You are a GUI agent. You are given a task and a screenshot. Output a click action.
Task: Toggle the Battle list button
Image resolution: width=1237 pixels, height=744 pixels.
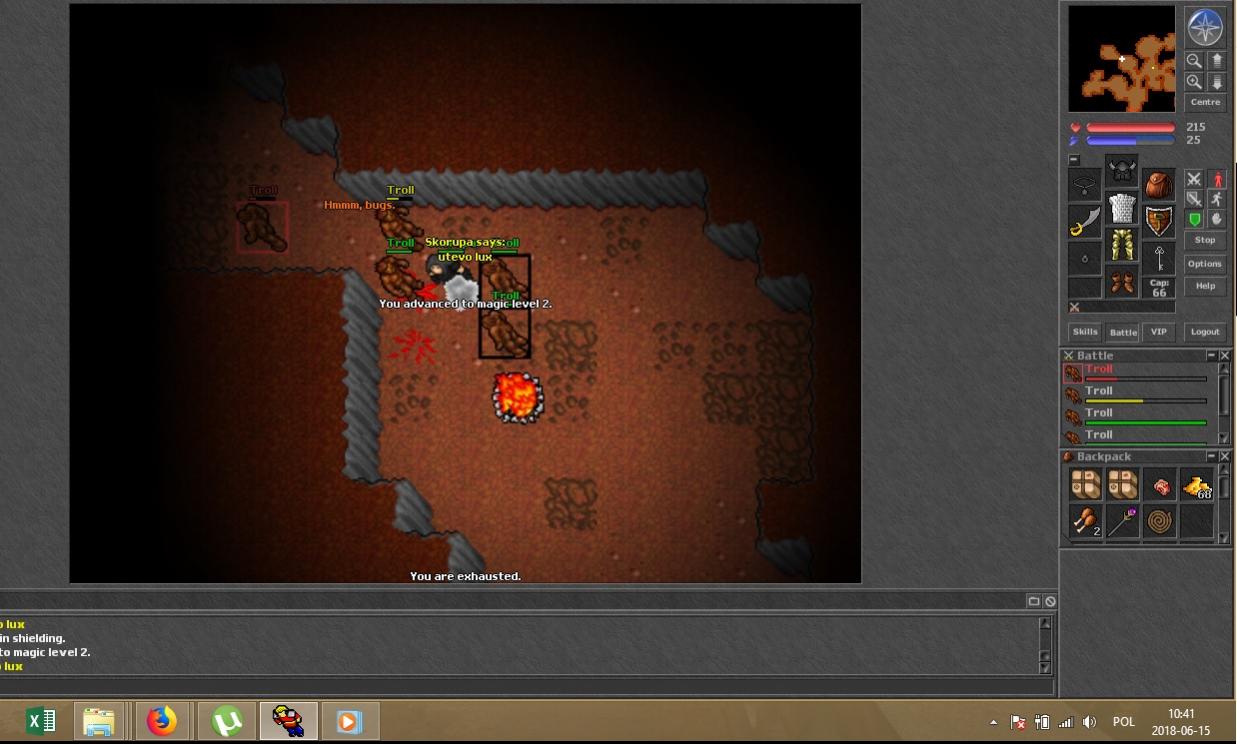[x=1123, y=332]
